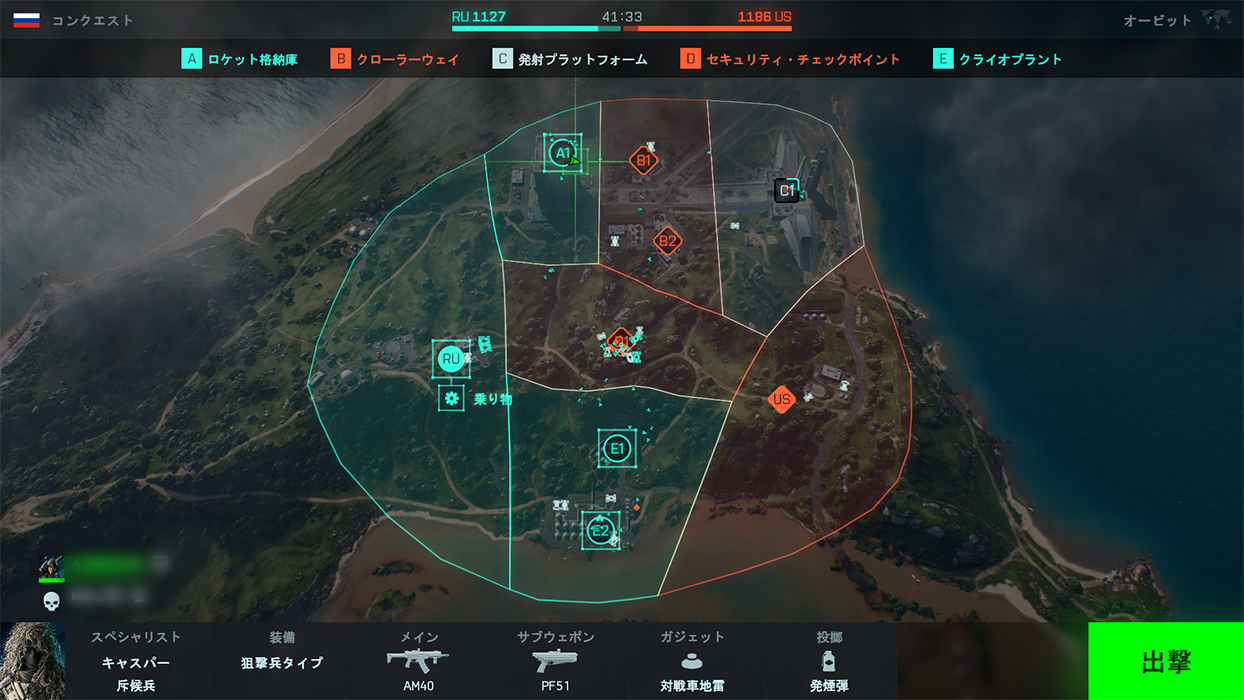This screenshot has height=700, width=1244.
Task: Click the セキュリティ・チェックポイント sector D entry
Action: tap(790, 59)
